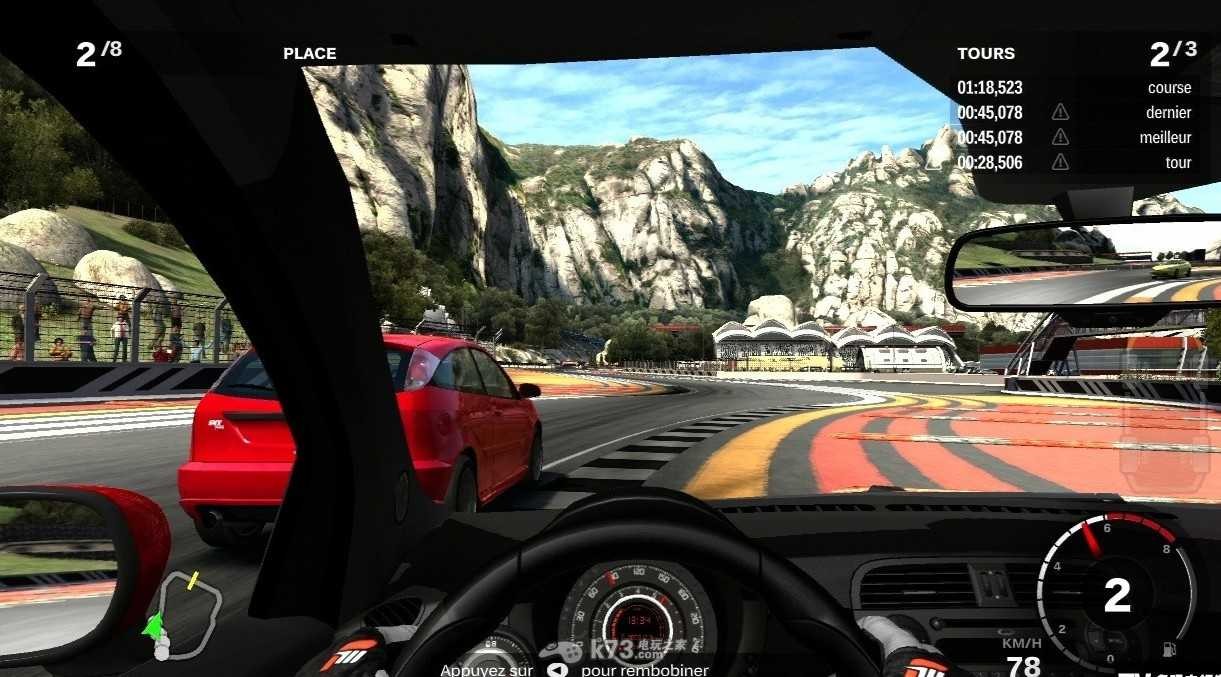Viewport: 1221px width, 677px height.
Task: Click the warning triangle beside tour
Action: point(1060,163)
